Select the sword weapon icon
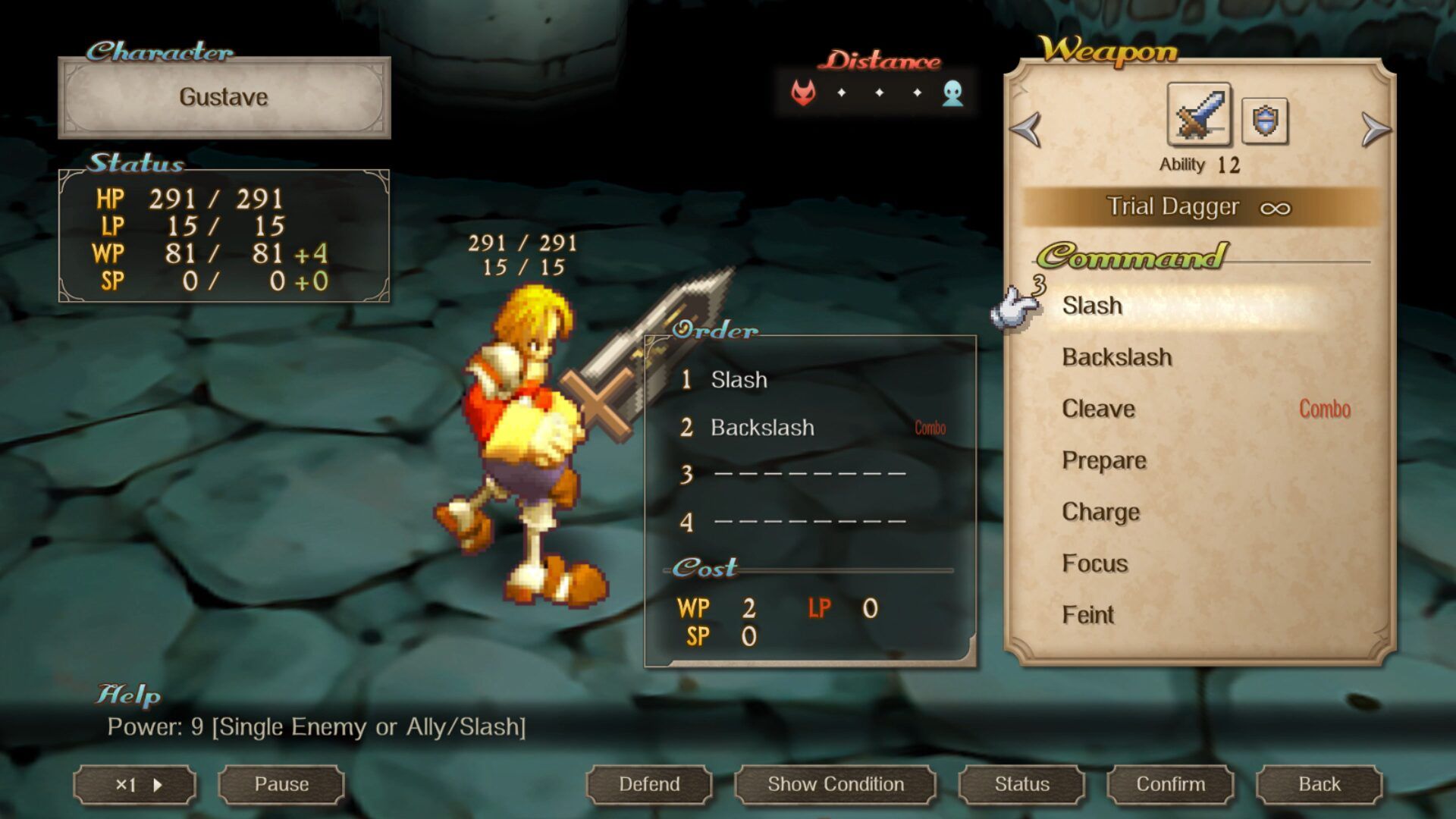The image size is (1456, 819). pos(1199,115)
